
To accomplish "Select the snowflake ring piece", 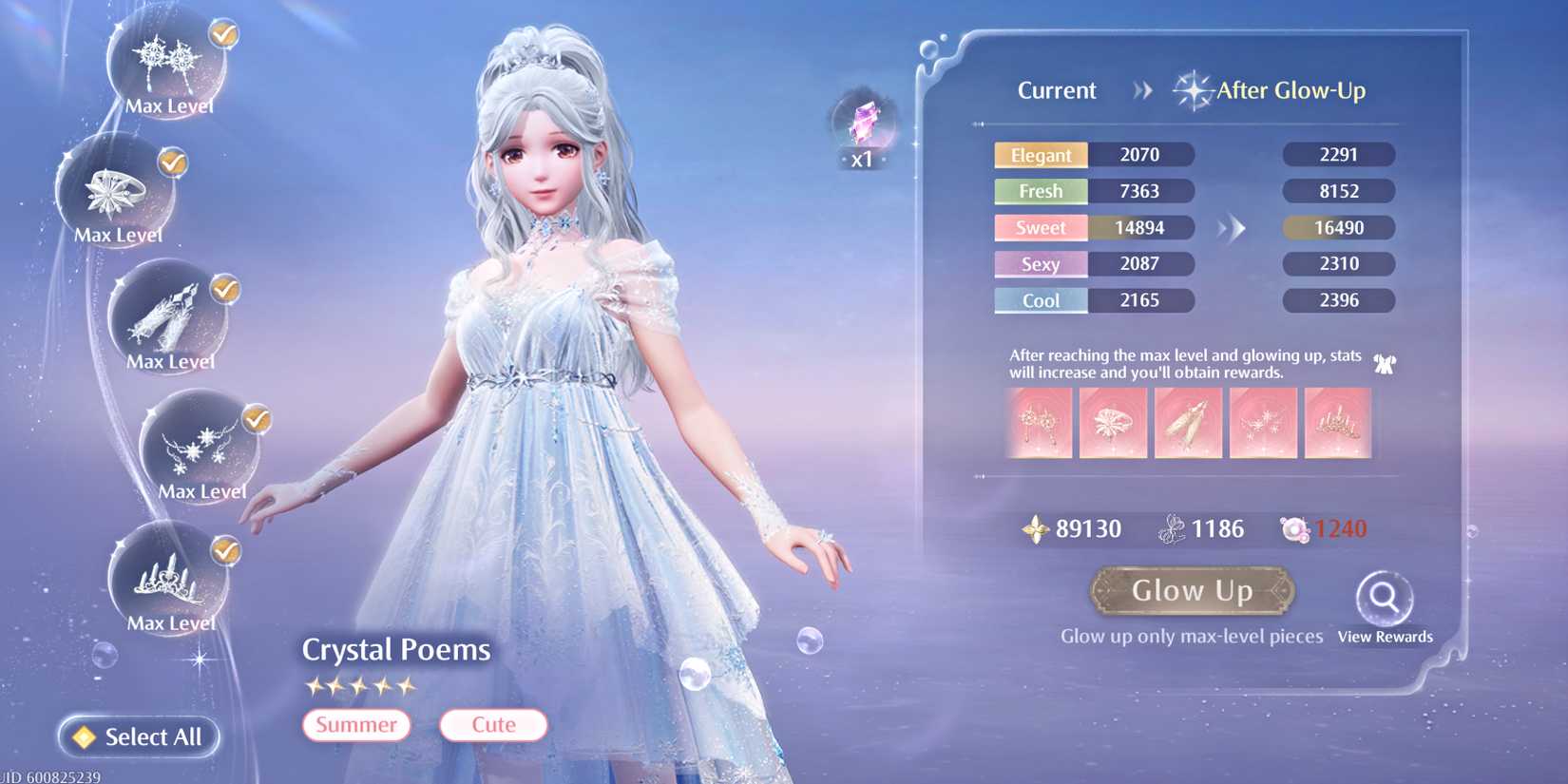I will [117, 190].
